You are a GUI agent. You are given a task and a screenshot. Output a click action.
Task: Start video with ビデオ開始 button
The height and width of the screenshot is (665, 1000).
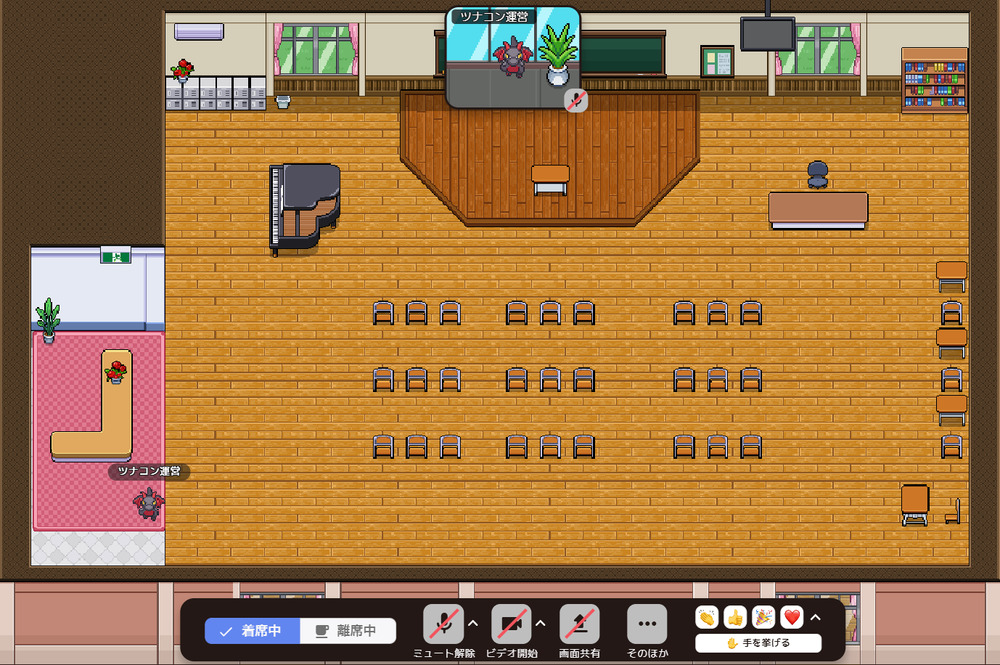(x=511, y=624)
